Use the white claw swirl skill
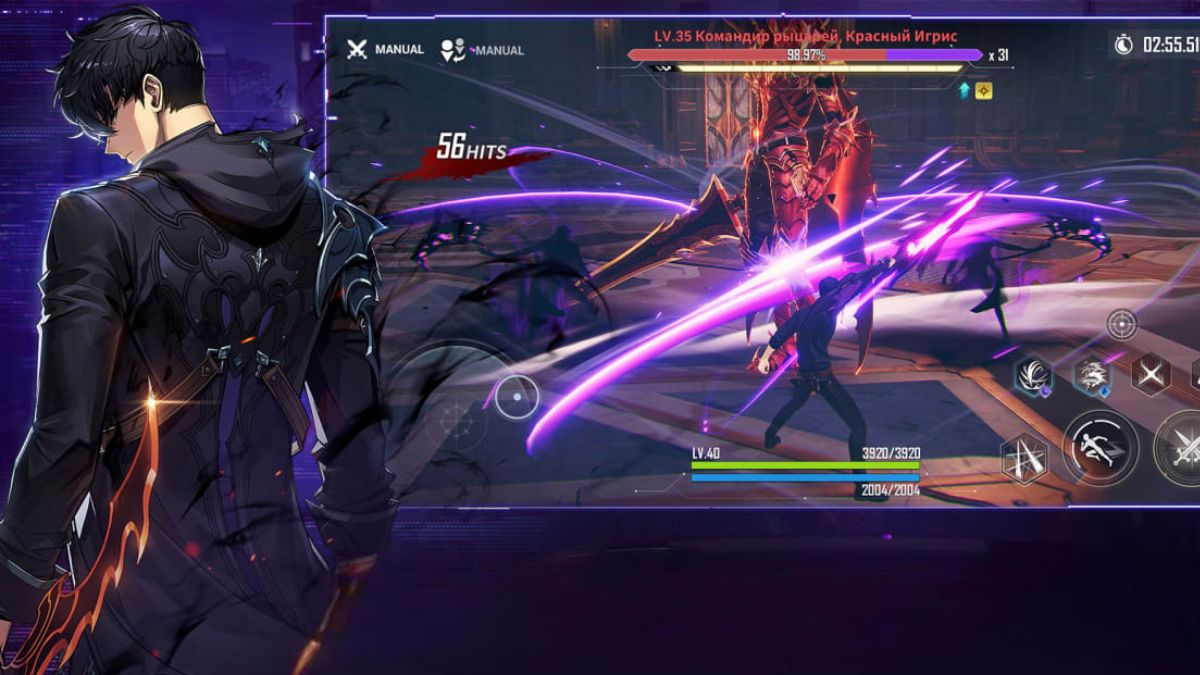The width and height of the screenshot is (1200, 675). pyautogui.click(x=1033, y=376)
